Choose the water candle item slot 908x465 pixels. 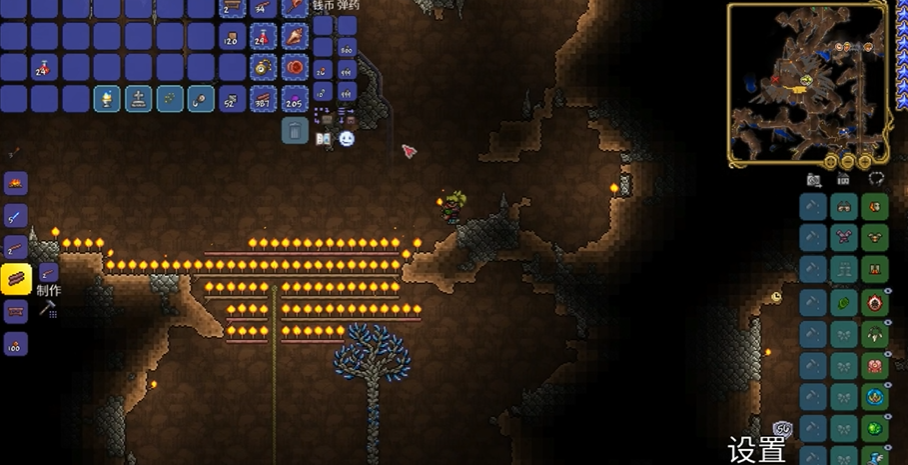coord(107,99)
